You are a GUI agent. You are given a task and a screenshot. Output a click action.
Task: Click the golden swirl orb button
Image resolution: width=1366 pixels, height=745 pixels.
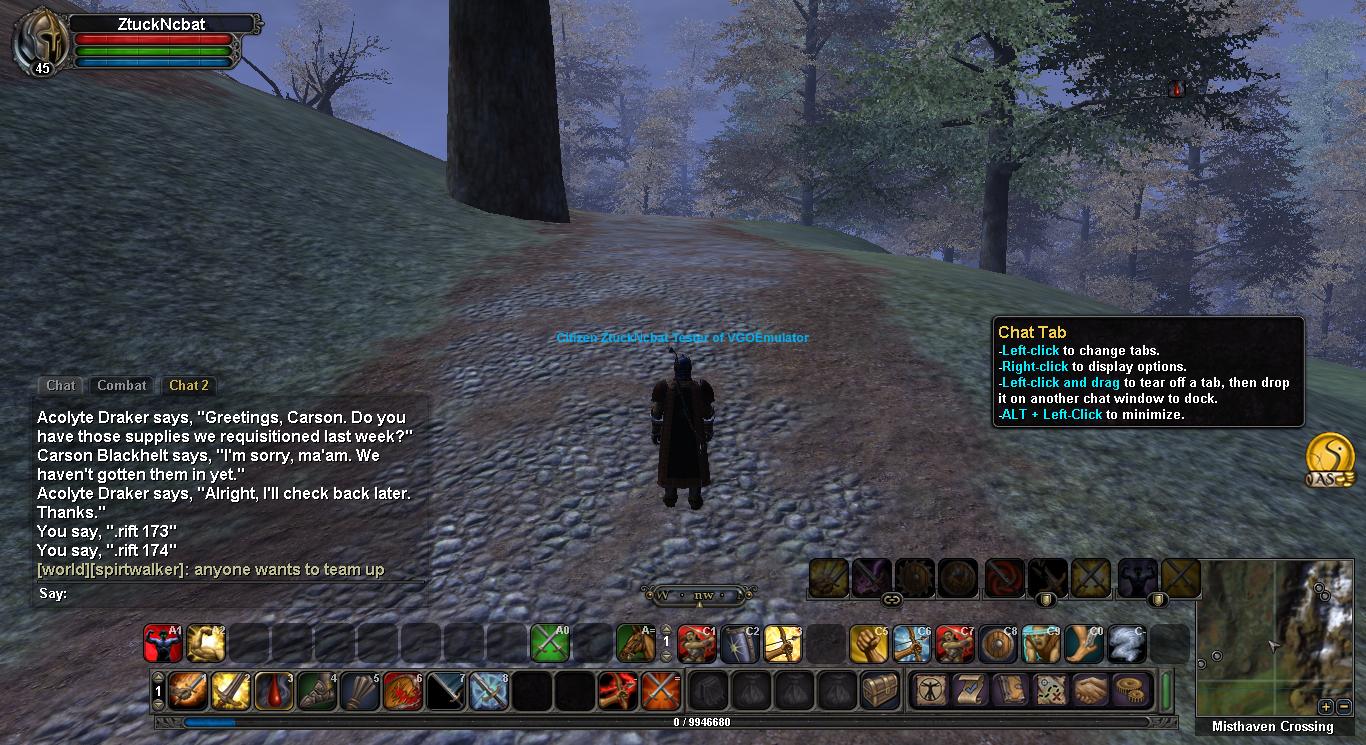1330,456
